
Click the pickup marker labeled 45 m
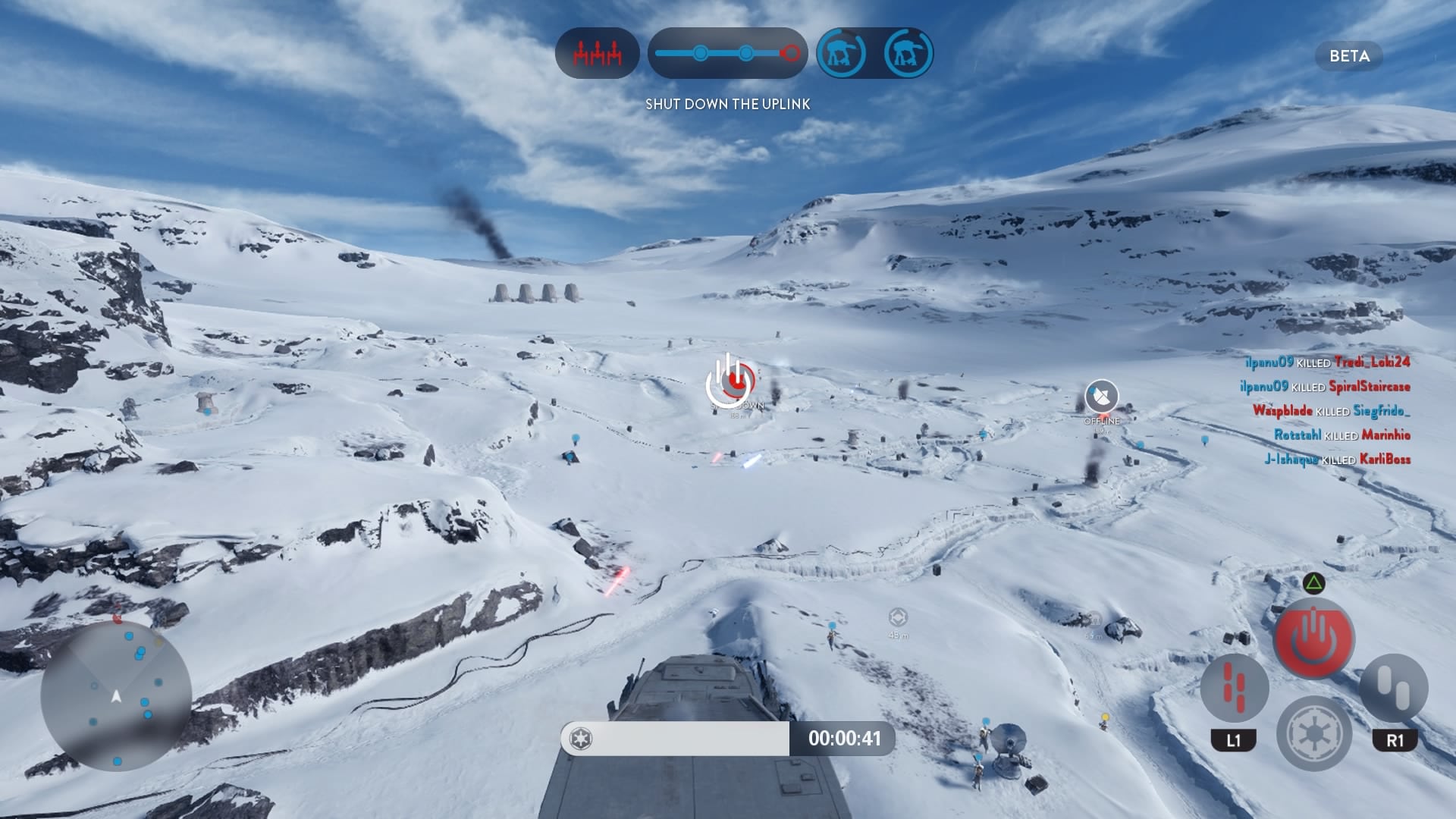click(x=898, y=617)
